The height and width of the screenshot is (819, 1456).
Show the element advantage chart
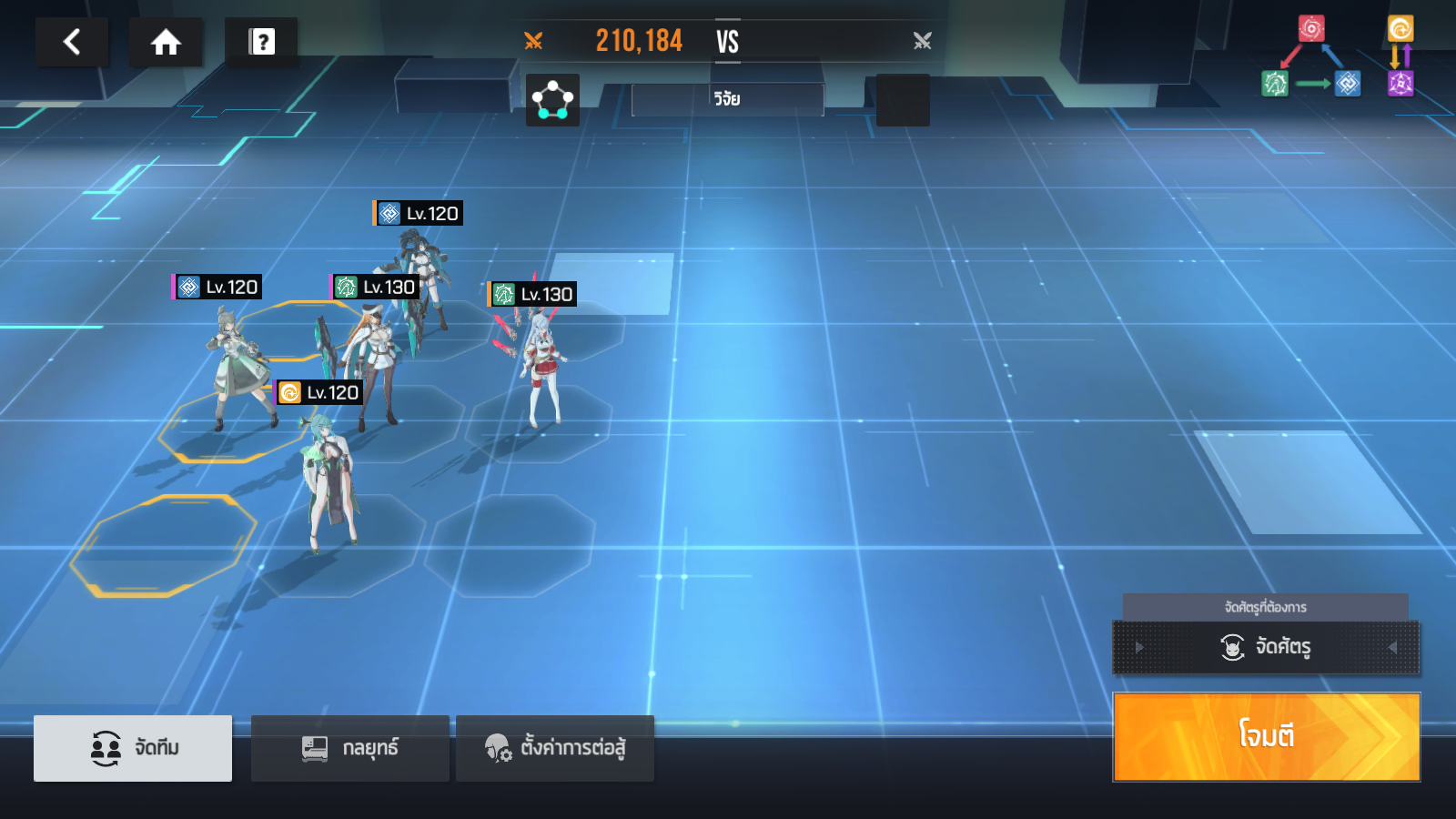click(x=1338, y=56)
